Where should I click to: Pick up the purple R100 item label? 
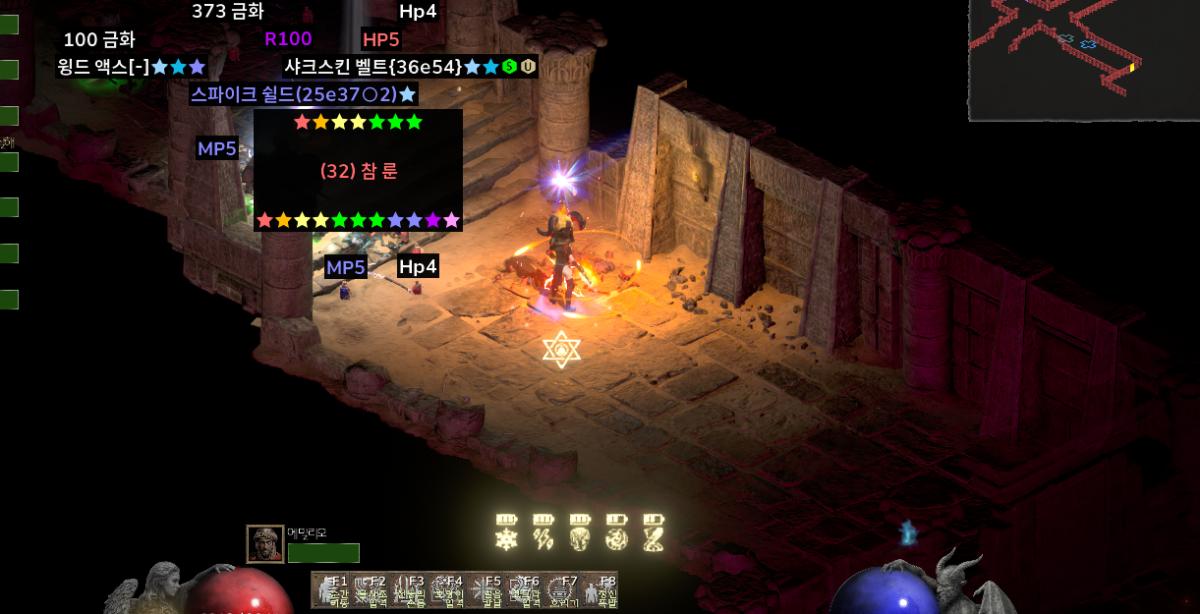point(288,39)
